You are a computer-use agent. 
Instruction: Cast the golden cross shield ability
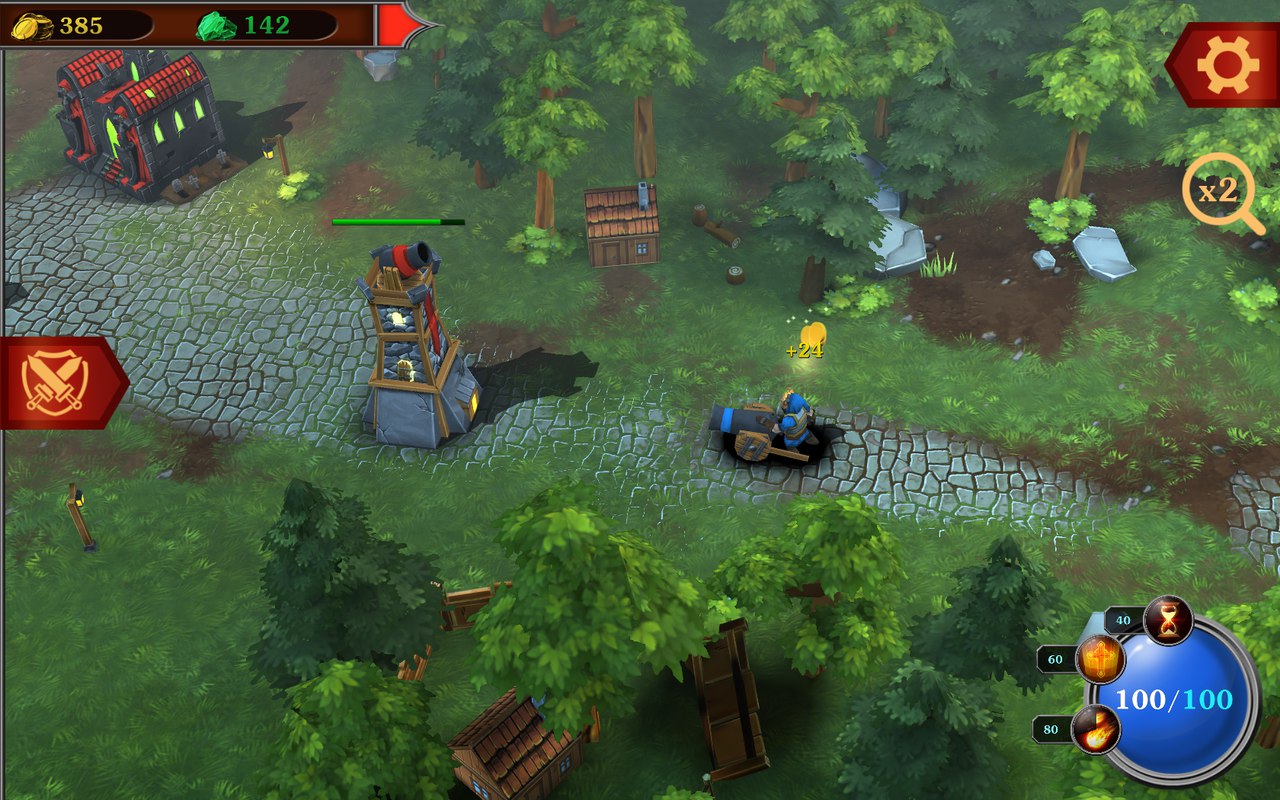(1100, 660)
